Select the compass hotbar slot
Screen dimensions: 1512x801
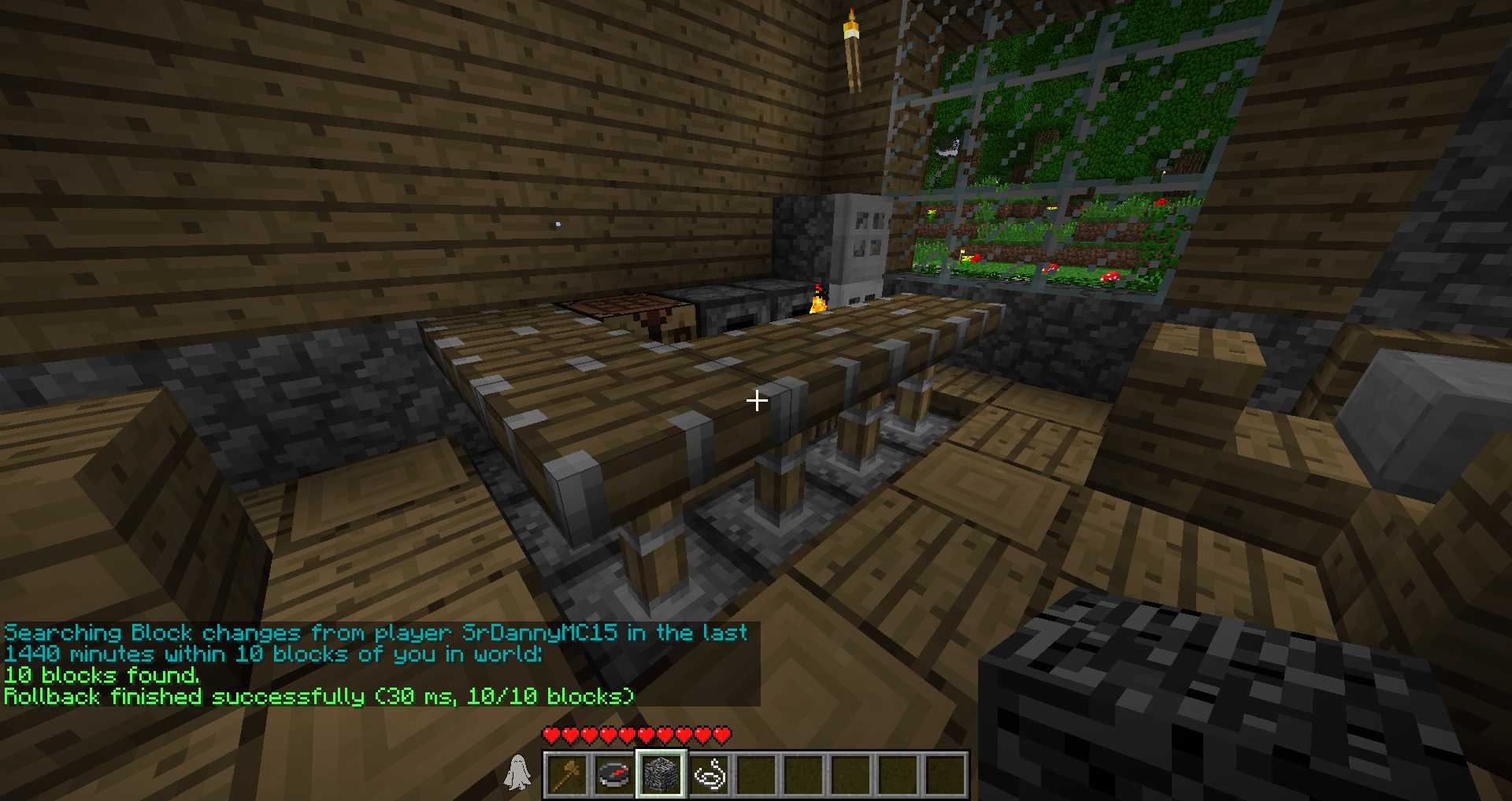click(x=614, y=774)
